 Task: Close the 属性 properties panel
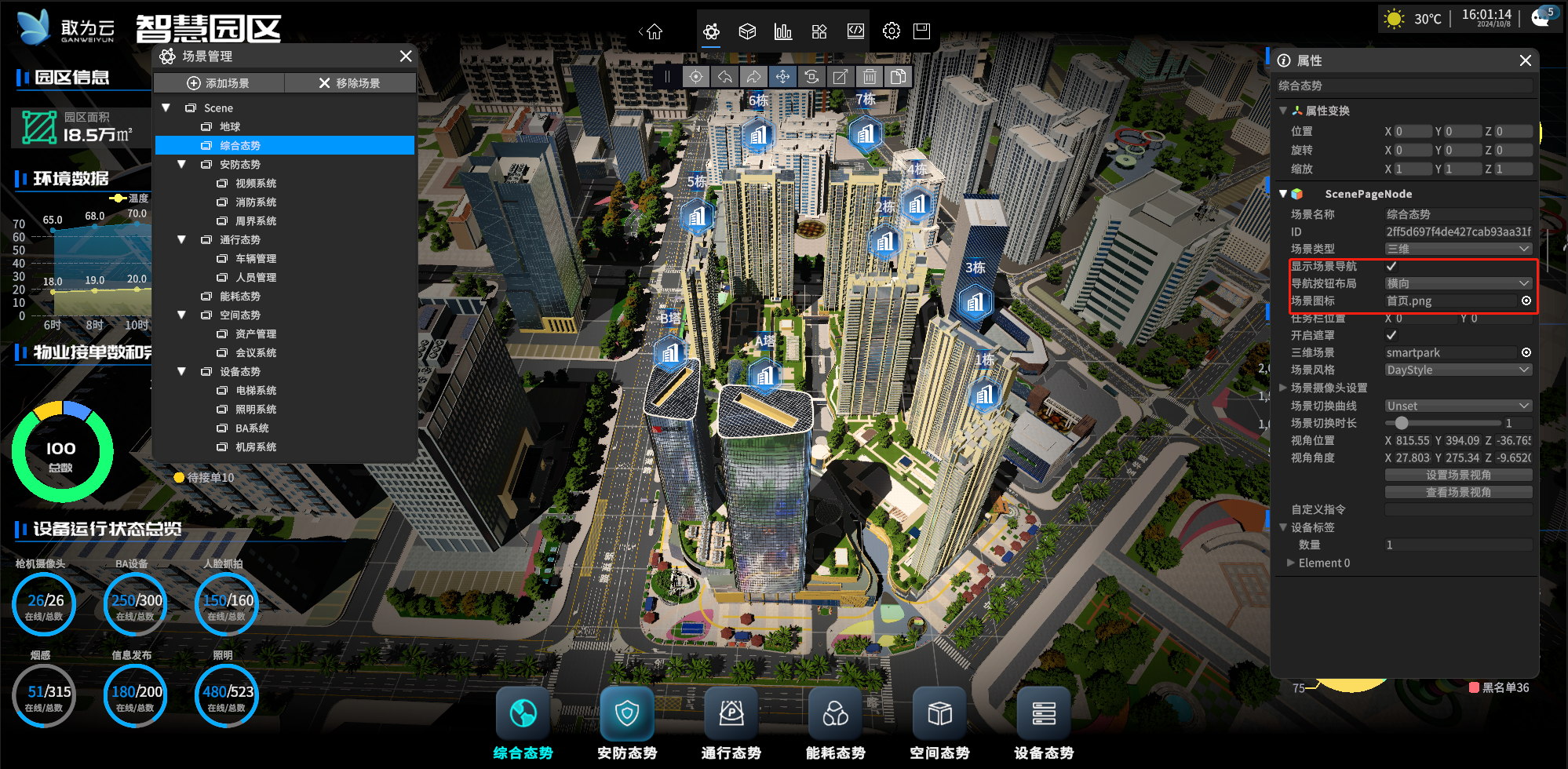[1525, 60]
